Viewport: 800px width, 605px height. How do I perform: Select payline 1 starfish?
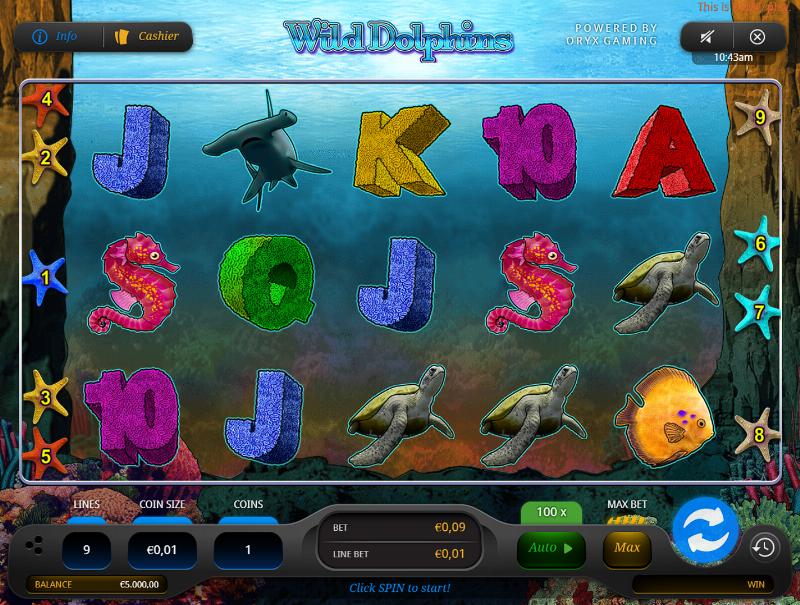(x=45, y=277)
